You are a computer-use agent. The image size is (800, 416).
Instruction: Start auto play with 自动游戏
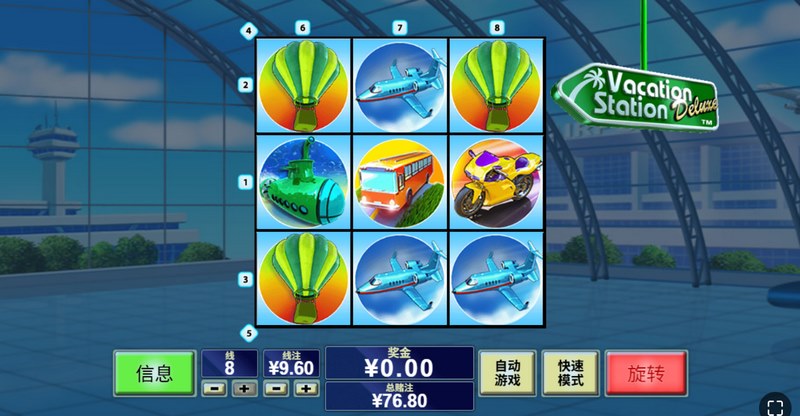coord(507,373)
